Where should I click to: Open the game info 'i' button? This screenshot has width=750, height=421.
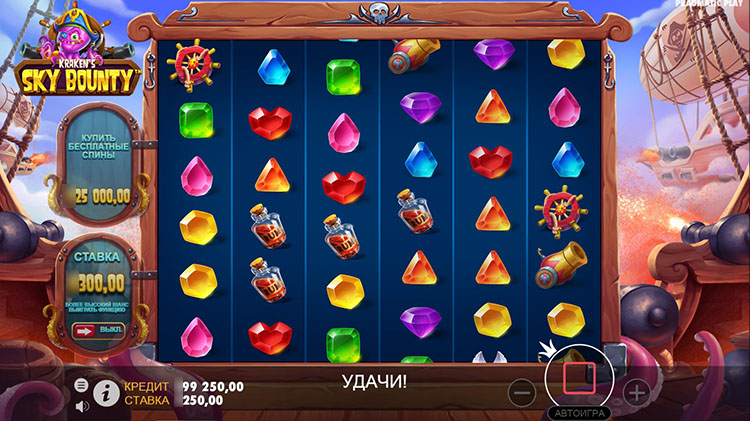point(105,393)
